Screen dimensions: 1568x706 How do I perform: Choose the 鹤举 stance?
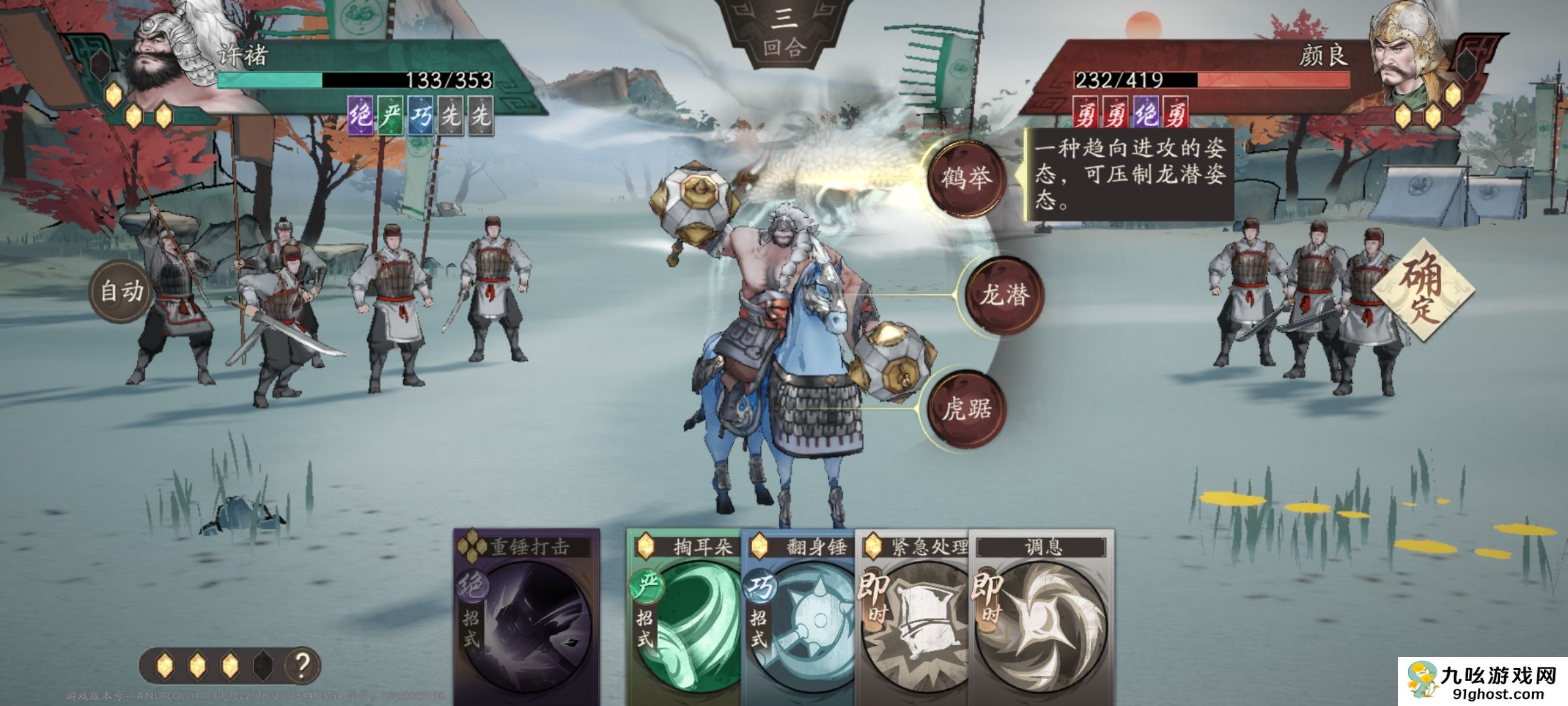[x=966, y=178]
